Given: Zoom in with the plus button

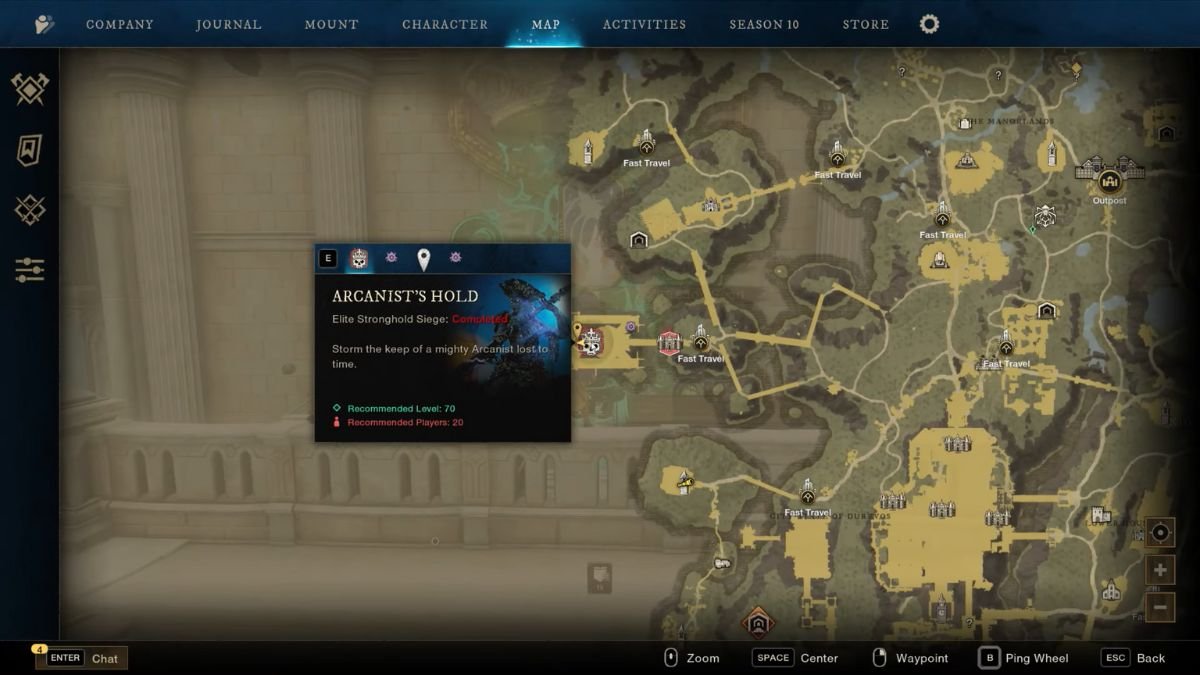Looking at the screenshot, I should (x=1160, y=570).
